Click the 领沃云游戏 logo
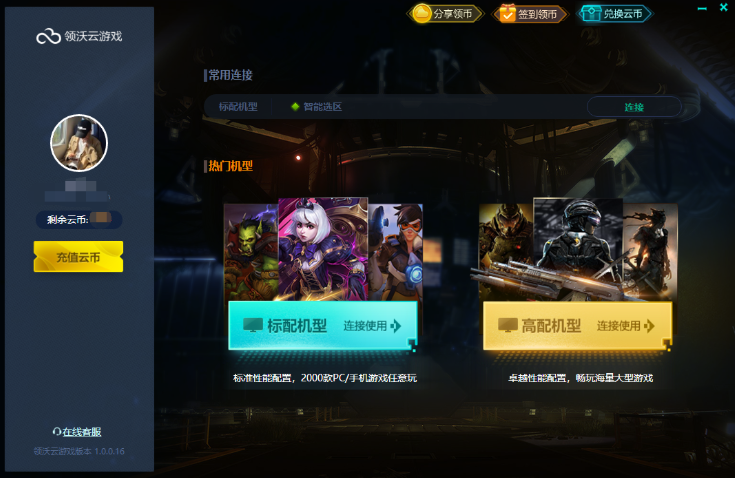This screenshot has height=478, width=735. pos(79,37)
